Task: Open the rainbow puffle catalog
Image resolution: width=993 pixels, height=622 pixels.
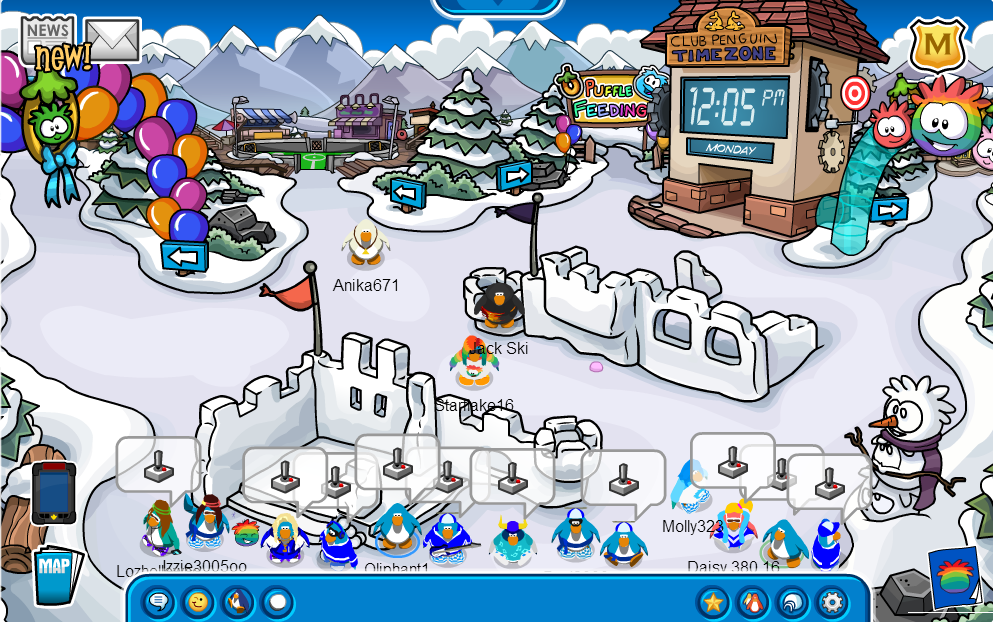Action: (954, 578)
